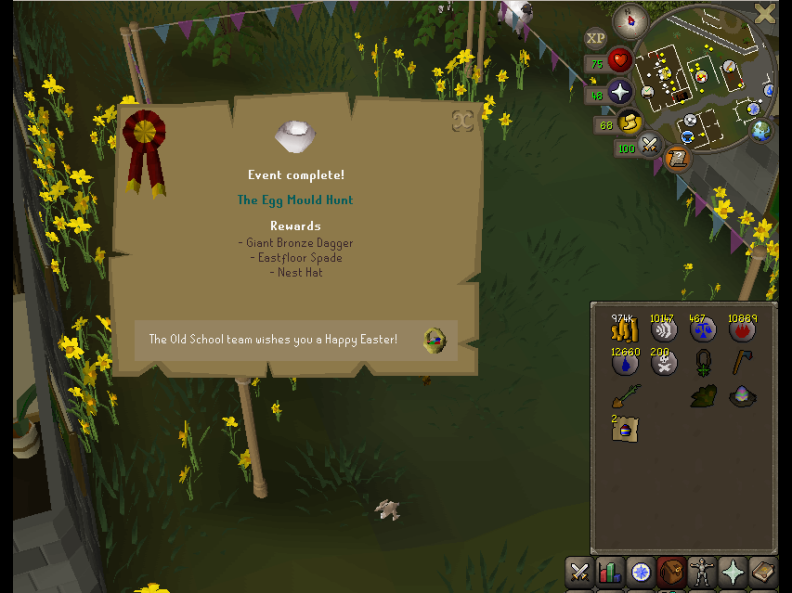This screenshot has width=792, height=593.
Task: Toggle run with the boot energy orb
Action: [630, 123]
